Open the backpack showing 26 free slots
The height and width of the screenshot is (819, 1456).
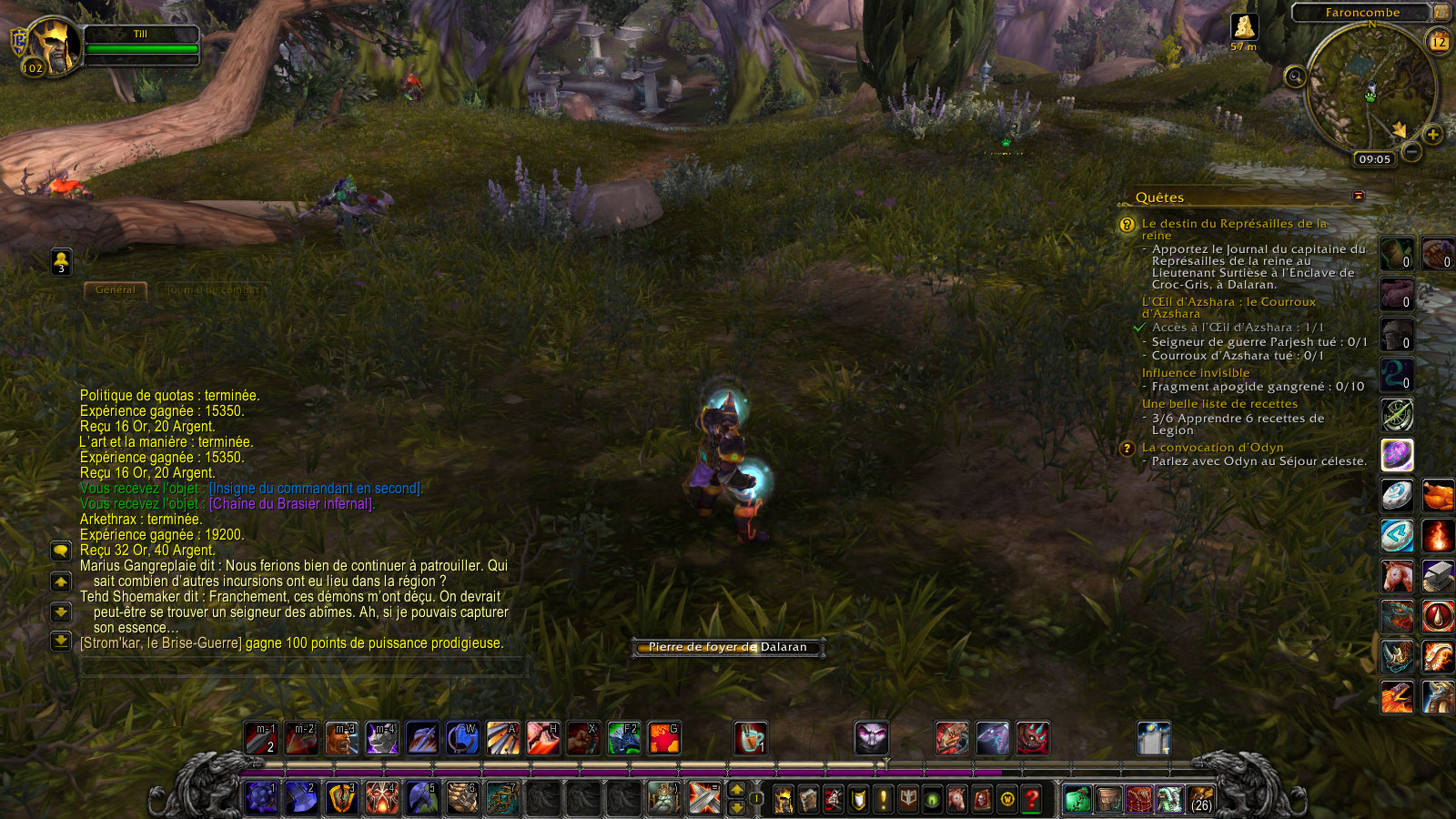1201,800
